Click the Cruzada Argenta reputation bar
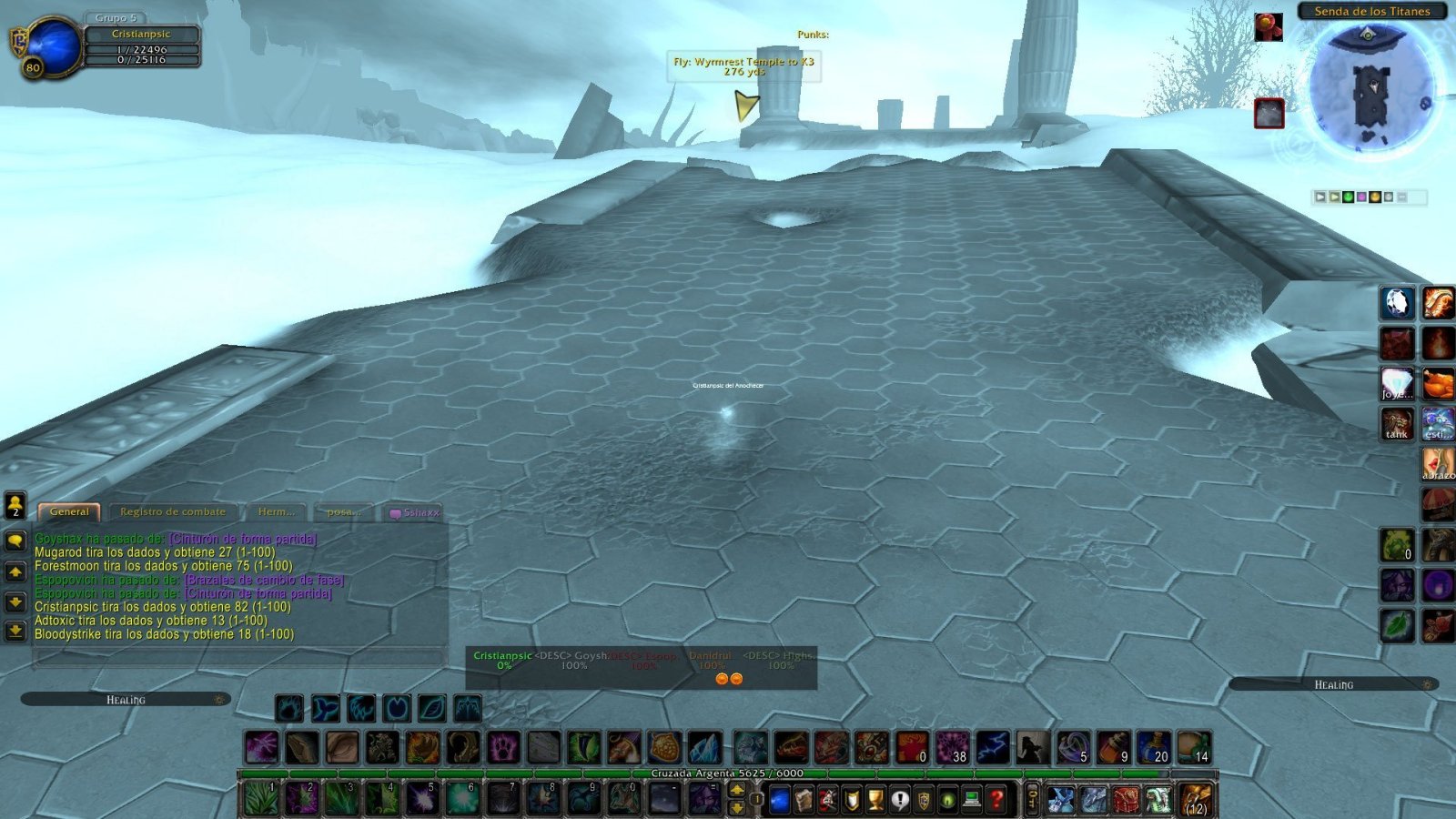The width and height of the screenshot is (1456, 819). (728, 771)
